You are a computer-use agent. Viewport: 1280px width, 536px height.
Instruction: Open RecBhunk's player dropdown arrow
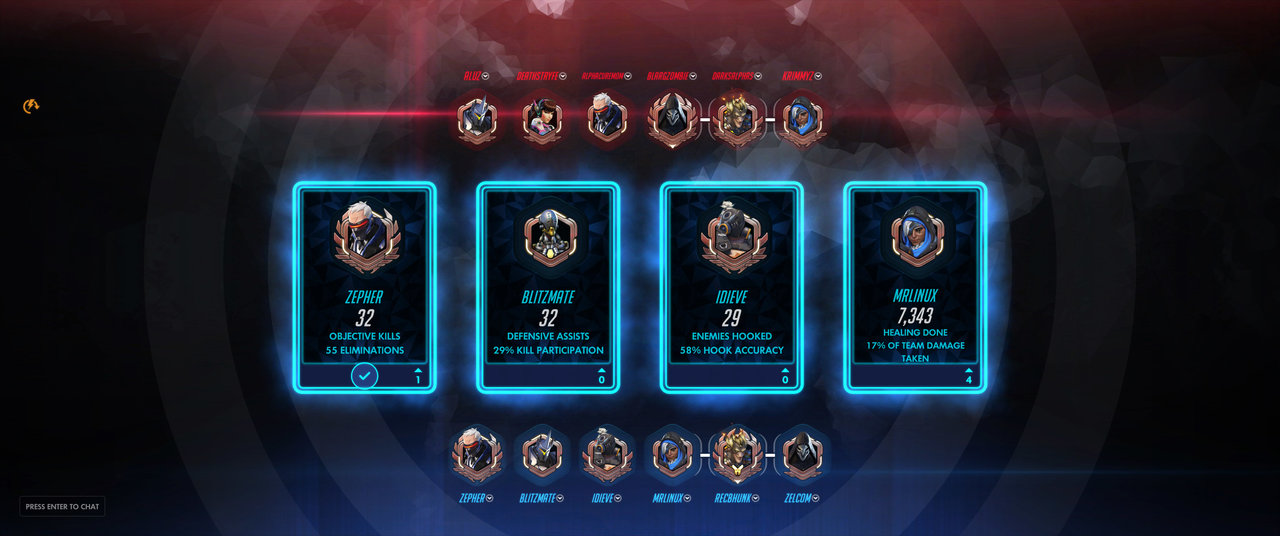pos(755,498)
